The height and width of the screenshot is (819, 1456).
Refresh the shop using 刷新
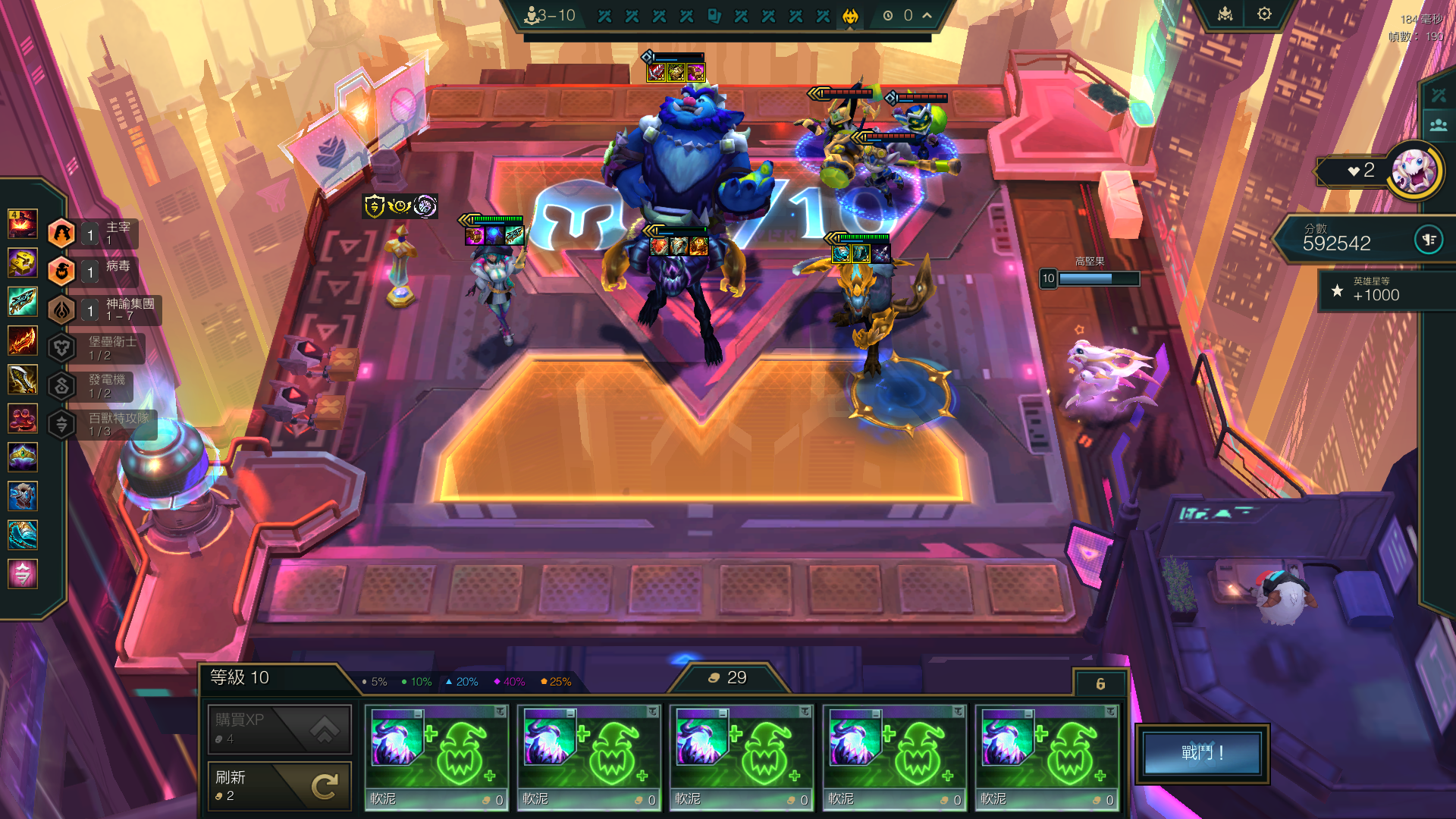point(279,786)
